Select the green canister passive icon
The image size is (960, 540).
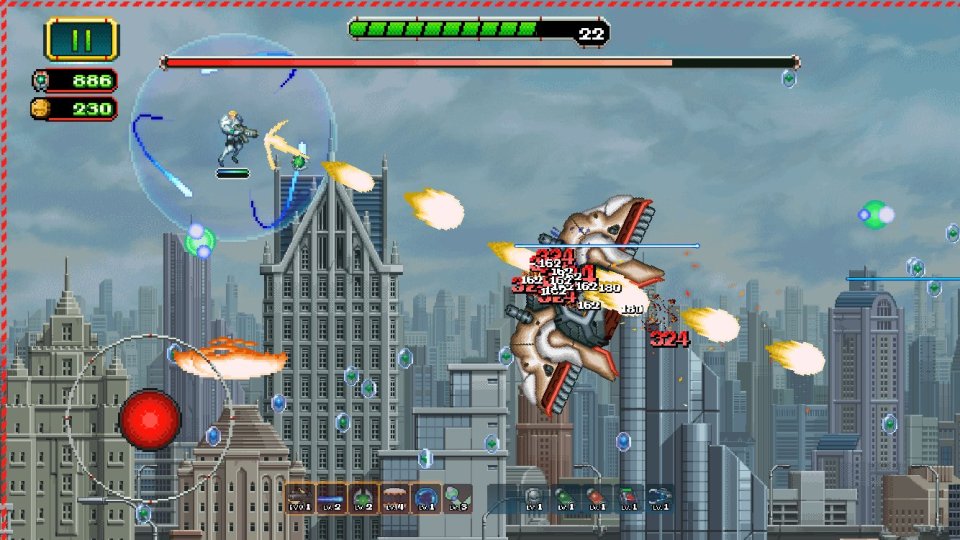point(565,498)
